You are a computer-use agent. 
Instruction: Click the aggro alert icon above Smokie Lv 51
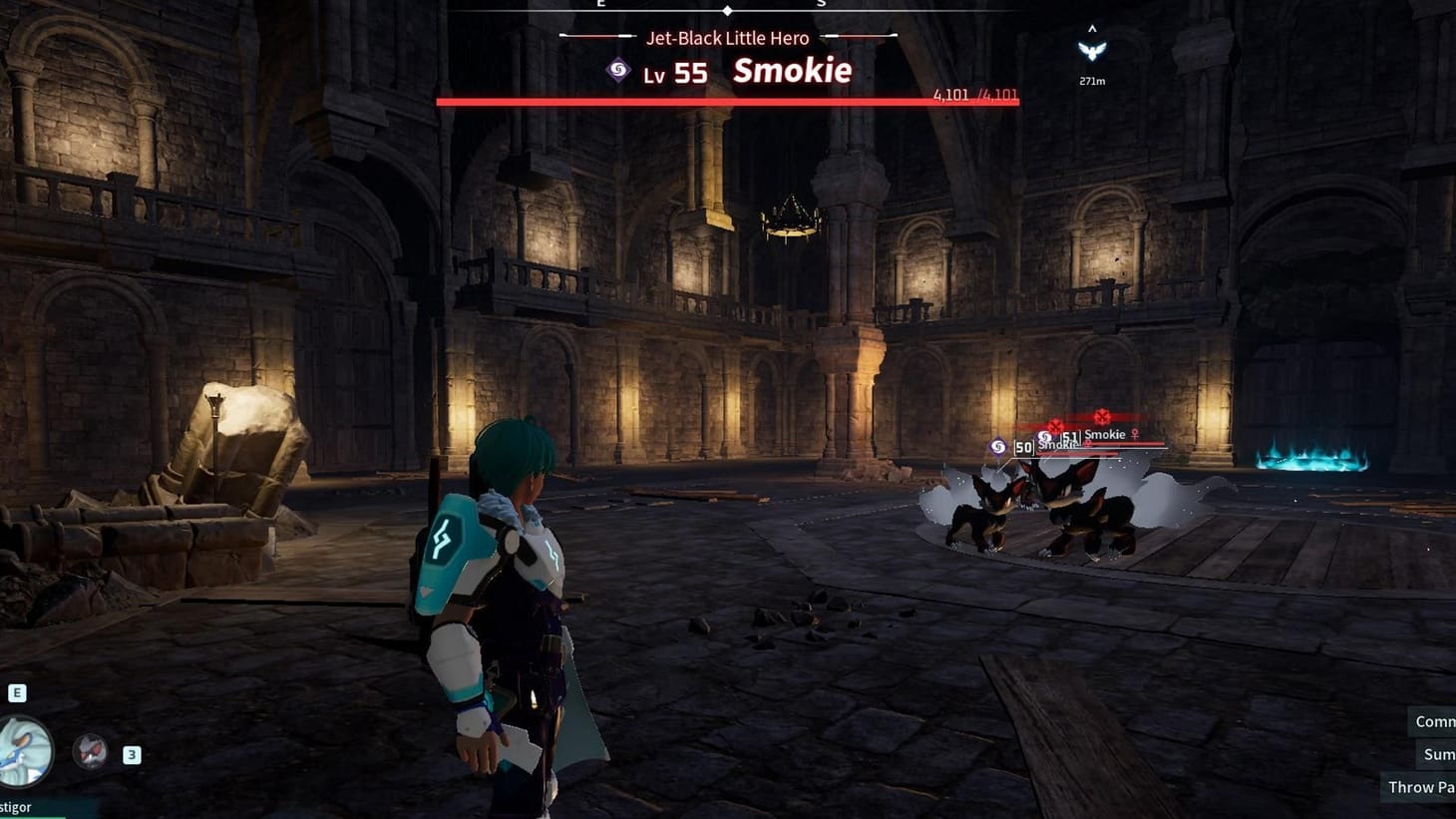[x=1102, y=417]
